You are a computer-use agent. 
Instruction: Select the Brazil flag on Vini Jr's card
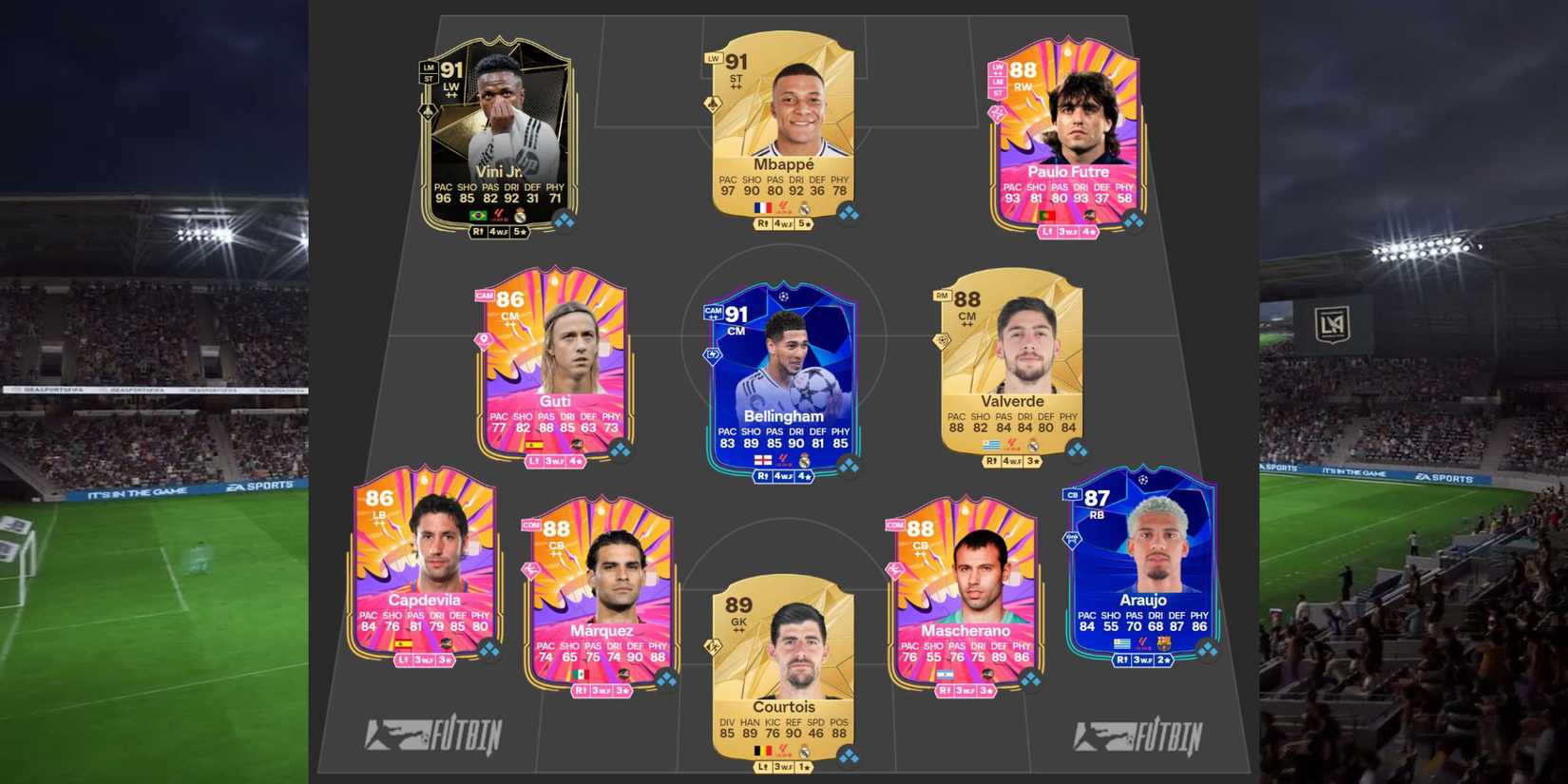(479, 215)
